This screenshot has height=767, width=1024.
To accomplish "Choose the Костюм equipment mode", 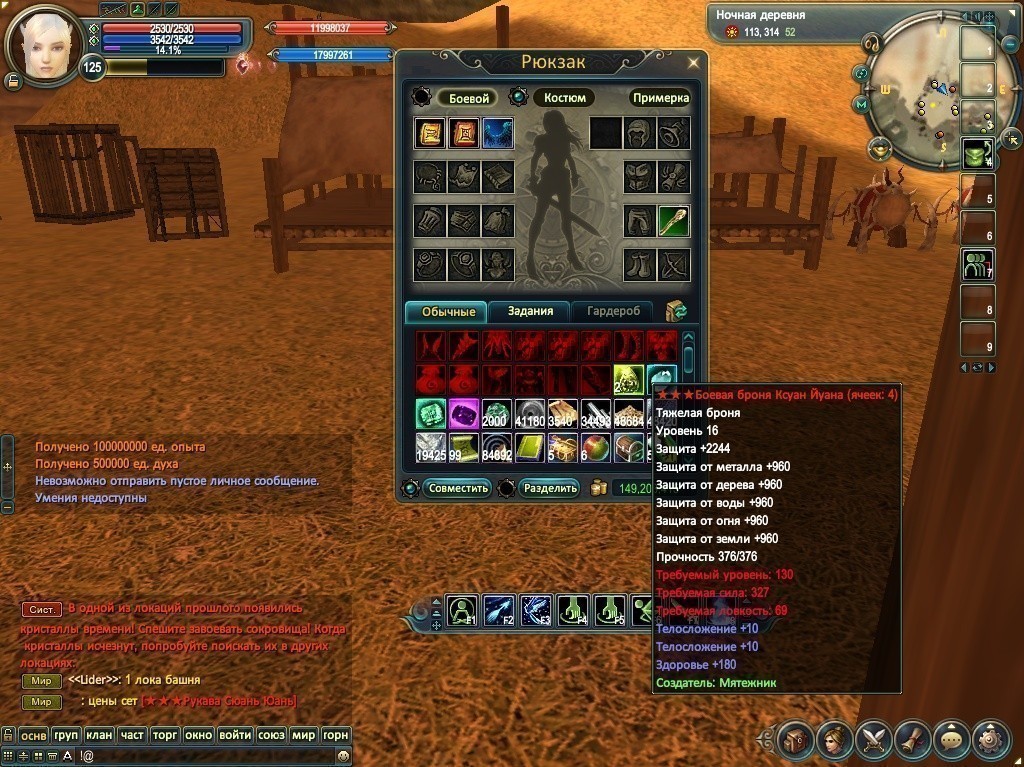I will [x=563, y=98].
